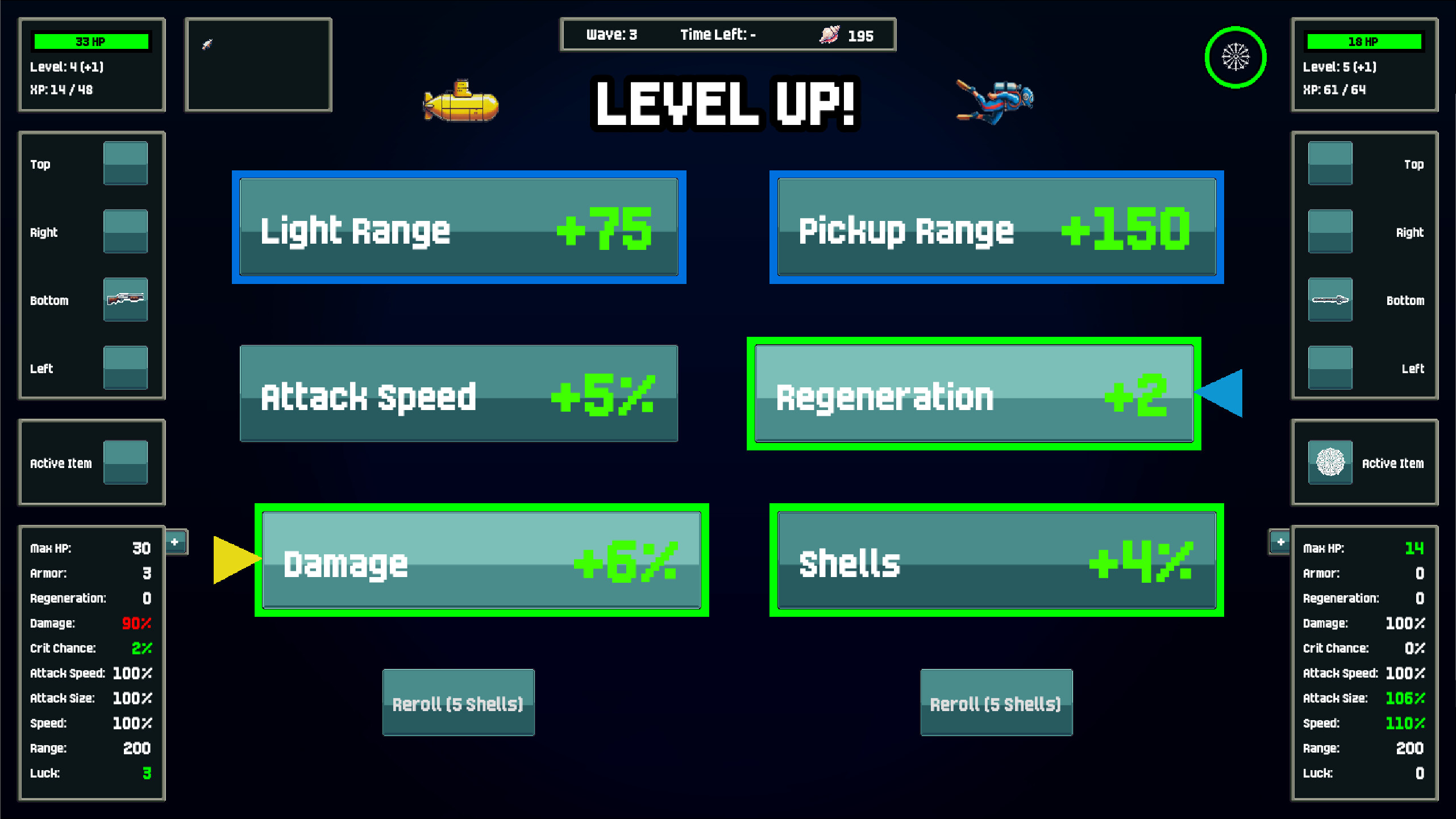Select the shotgun in the Bottom weapon slot
Viewport: 1456px width, 819px height.
point(125,300)
